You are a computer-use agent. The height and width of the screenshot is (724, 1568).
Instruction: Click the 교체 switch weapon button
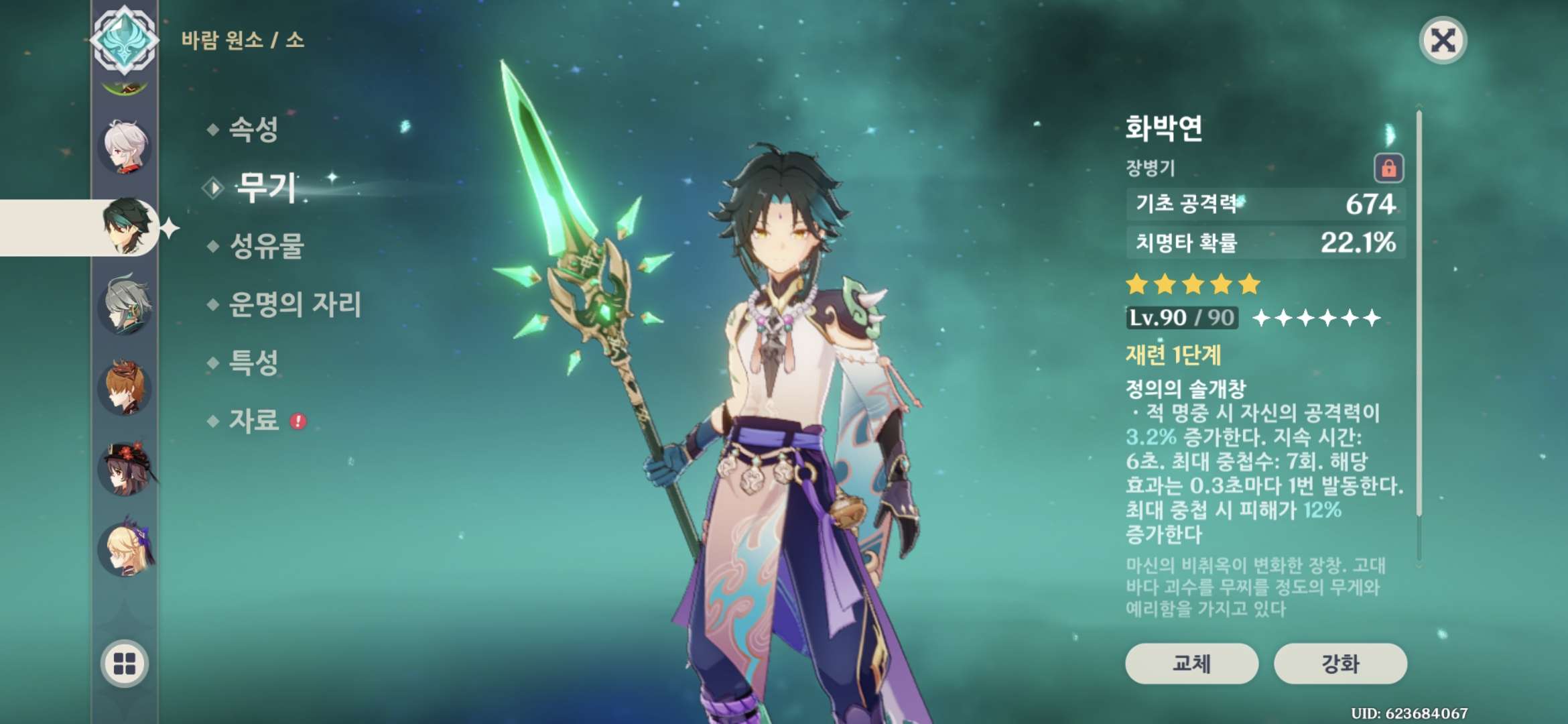click(x=1191, y=664)
